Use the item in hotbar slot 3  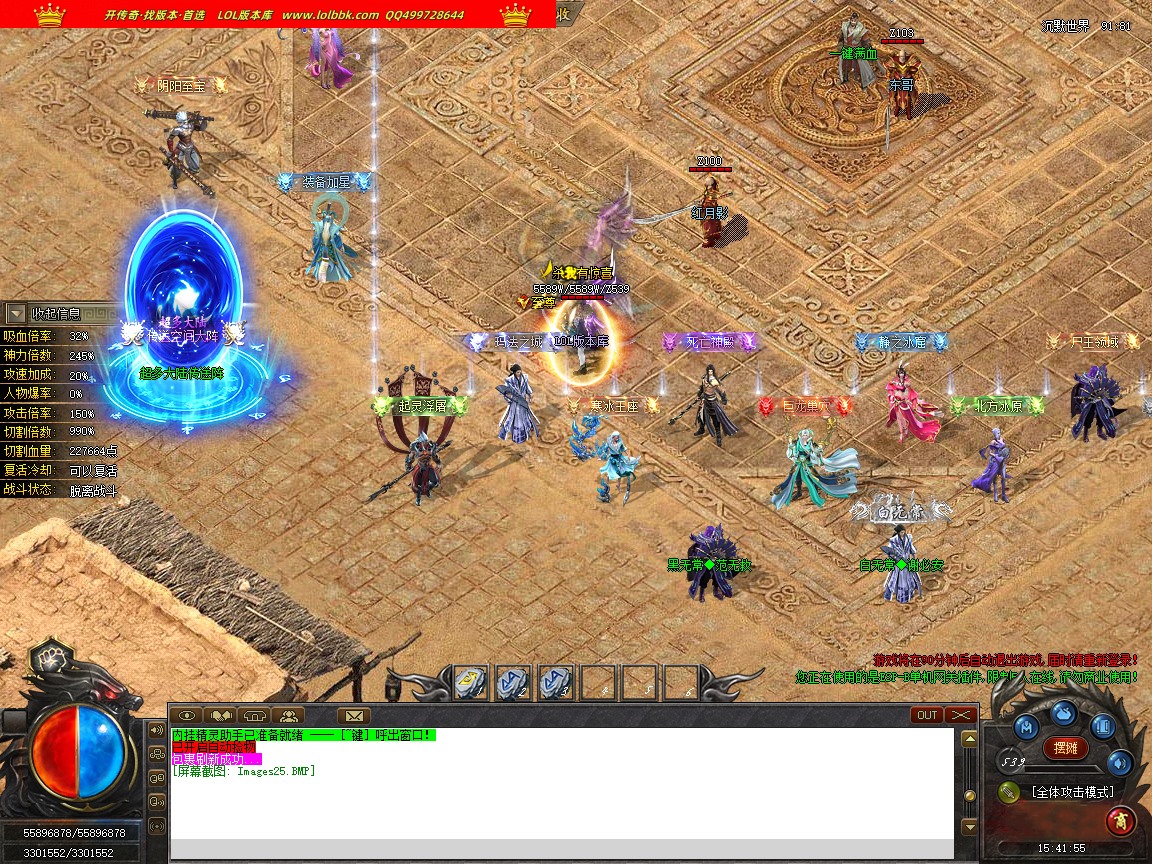555,682
